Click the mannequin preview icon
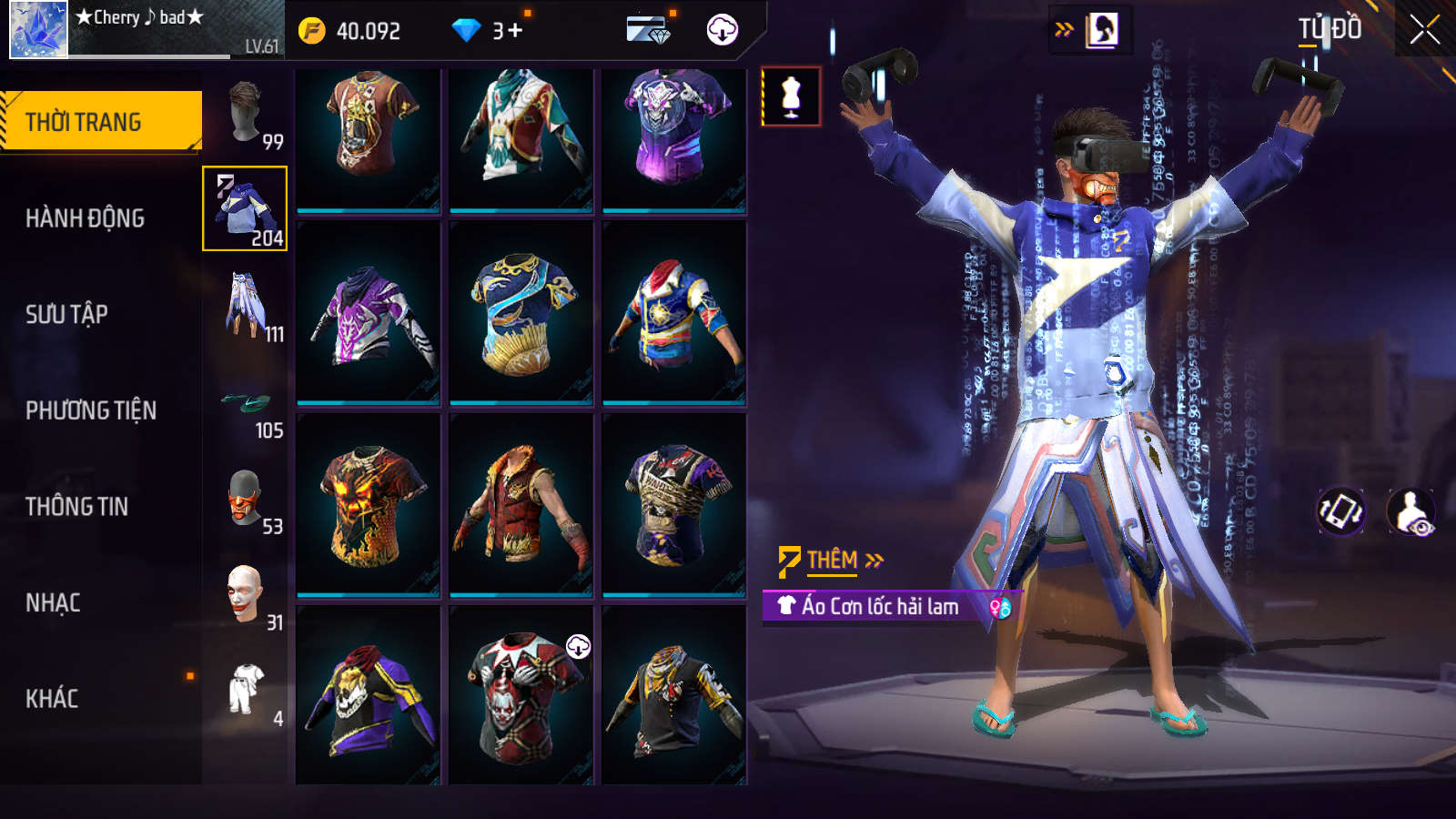Viewport: 1456px width, 819px height. [791, 96]
